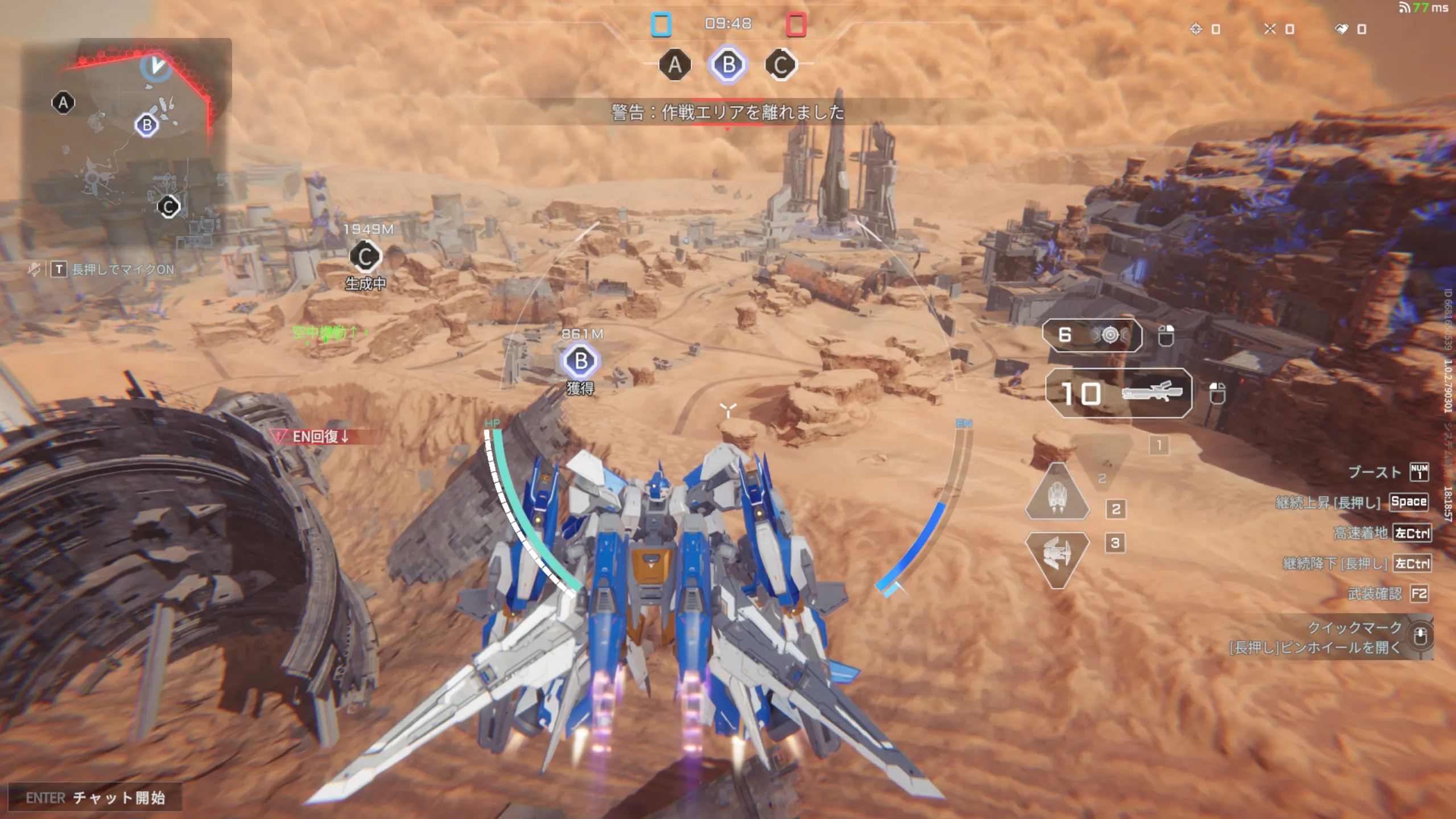Click the rifle weapon slot showing 10
Image resolution: width=1456 pixels, height=819 pixels.
1118,393
